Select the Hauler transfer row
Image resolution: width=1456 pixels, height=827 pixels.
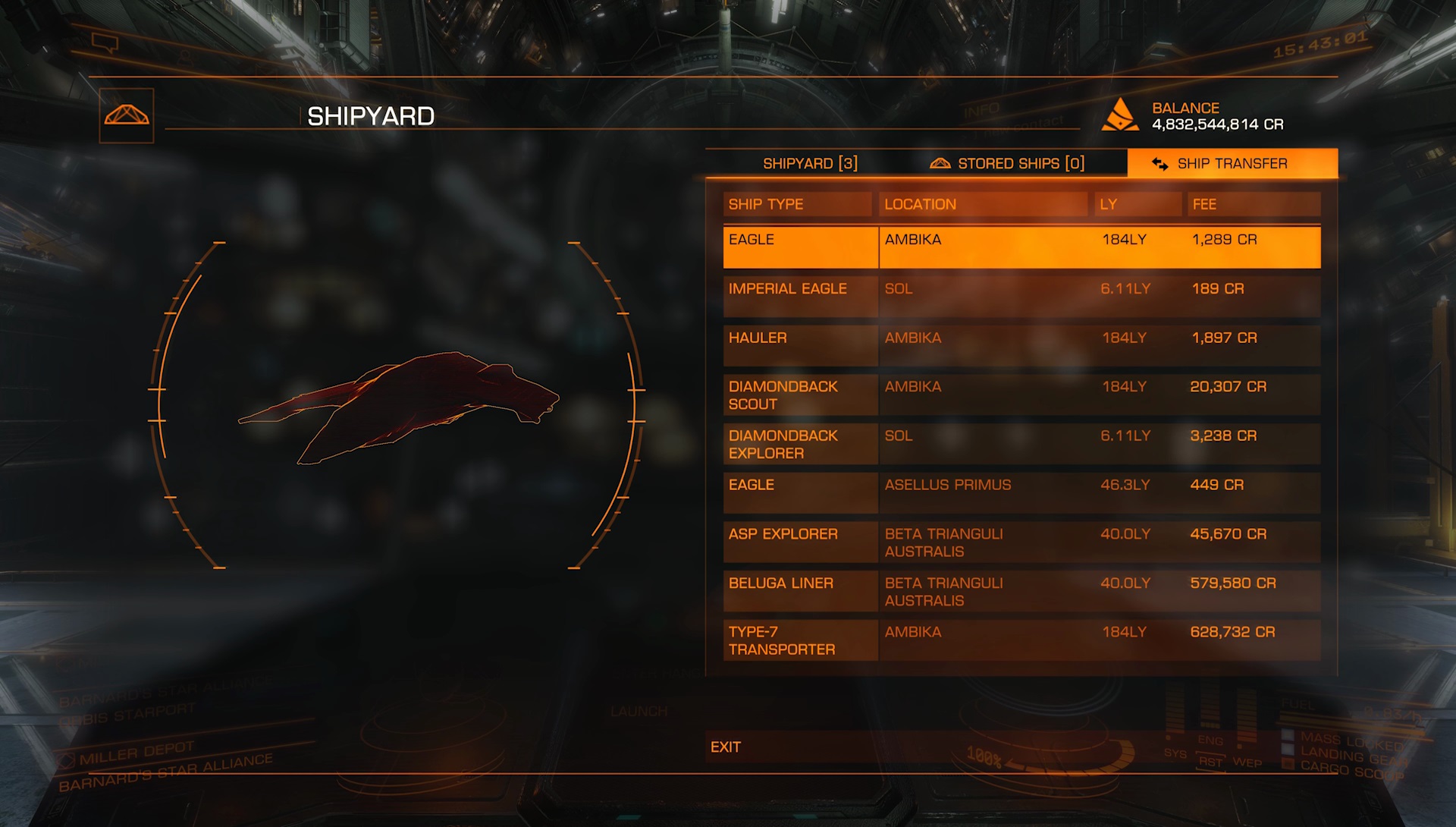pos(1021,345)
